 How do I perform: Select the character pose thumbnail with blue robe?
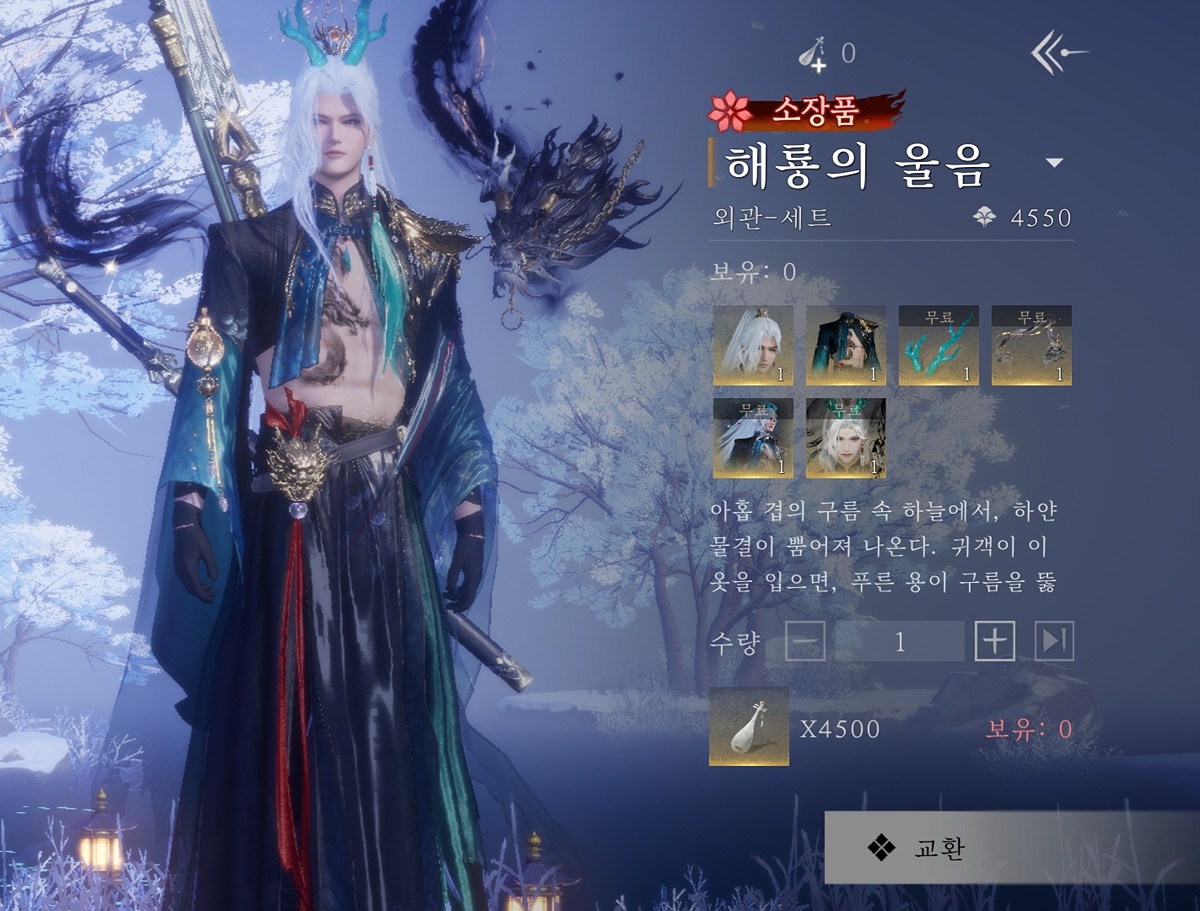tap(753, 438)
